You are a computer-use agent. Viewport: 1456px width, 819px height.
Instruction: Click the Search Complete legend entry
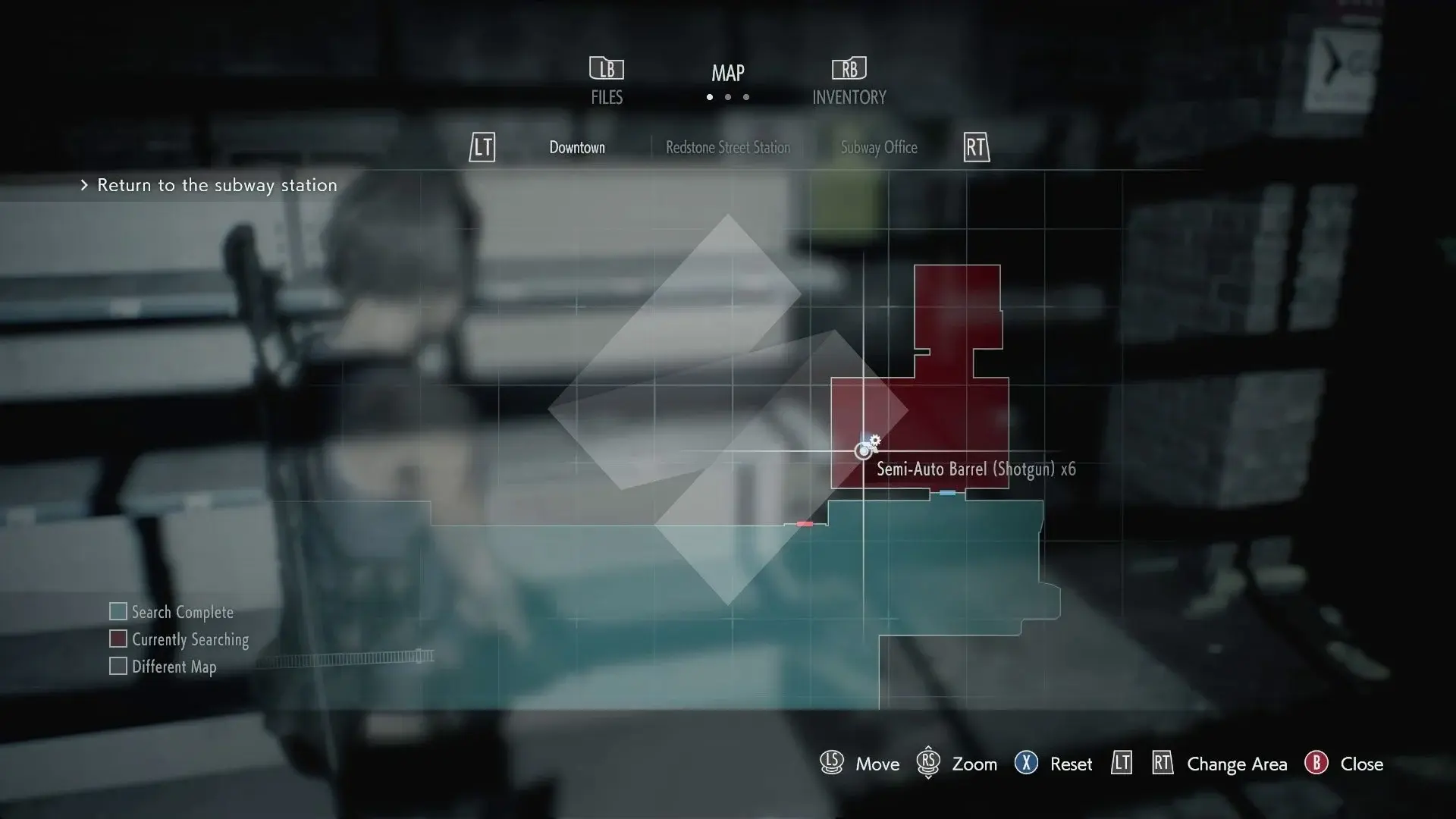[171, 612]
